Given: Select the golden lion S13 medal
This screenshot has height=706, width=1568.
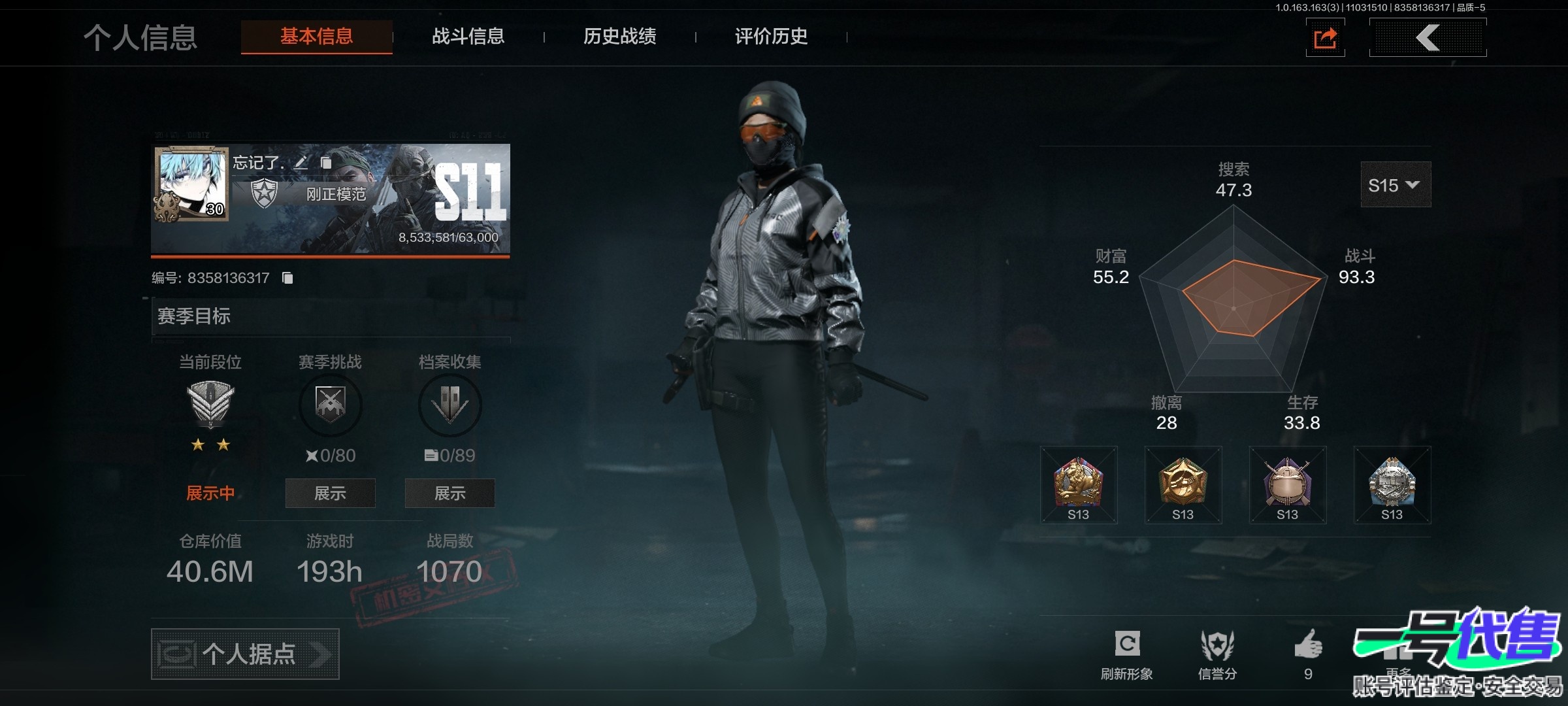Looking at the screenshot, I should point(1079,485).
